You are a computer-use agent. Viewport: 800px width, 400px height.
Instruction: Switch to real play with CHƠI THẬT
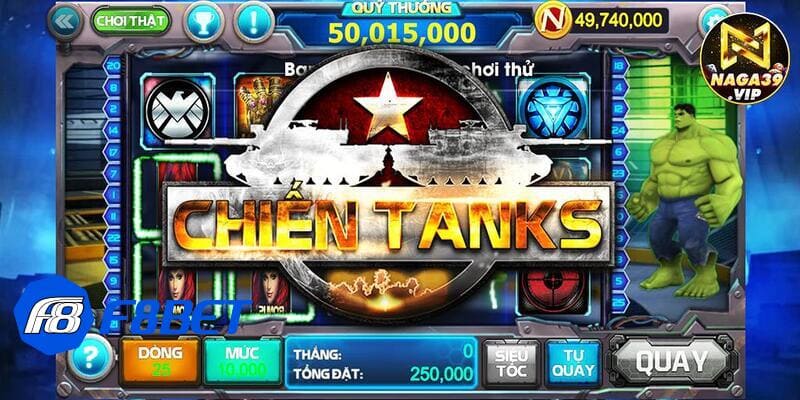click(x=131, y=19)
